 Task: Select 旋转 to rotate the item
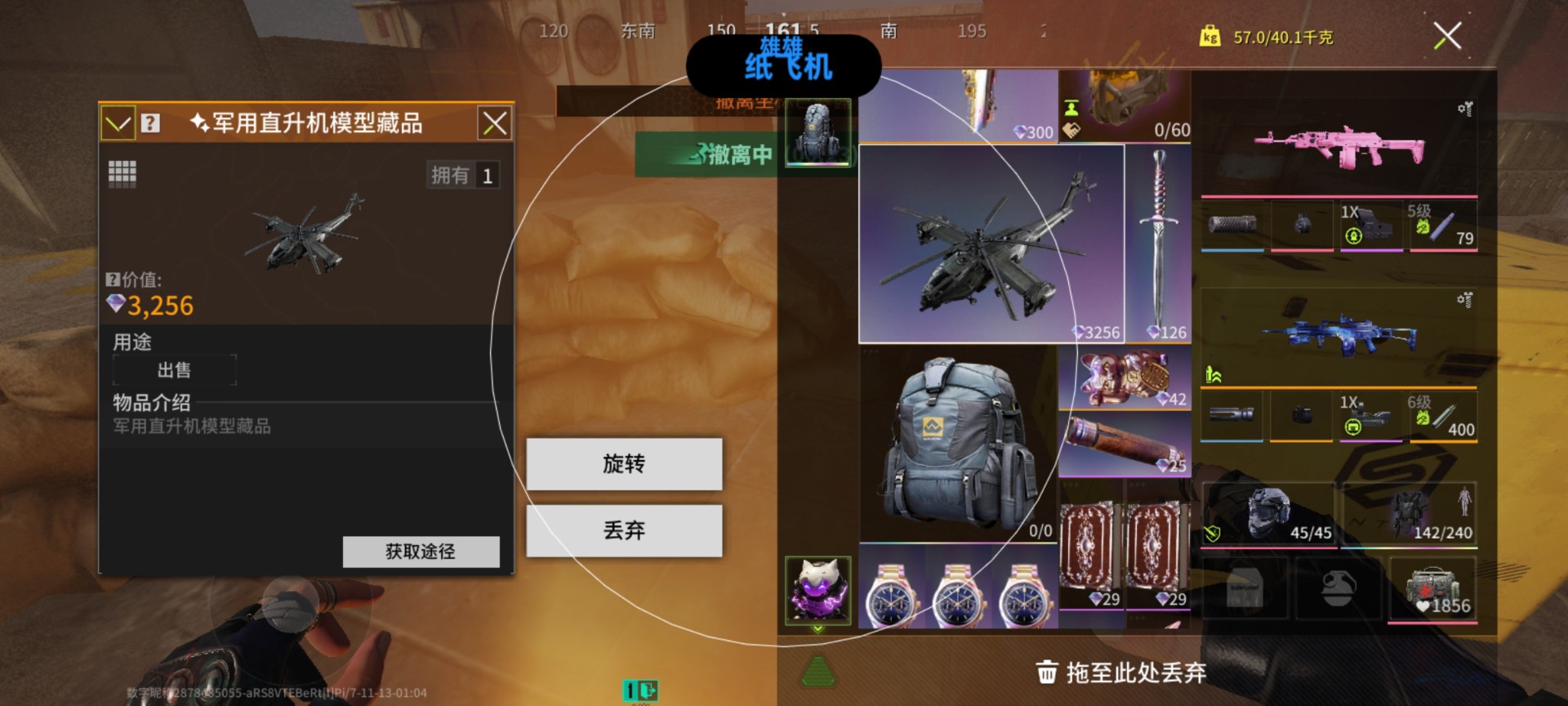click(x=625, y=464)
